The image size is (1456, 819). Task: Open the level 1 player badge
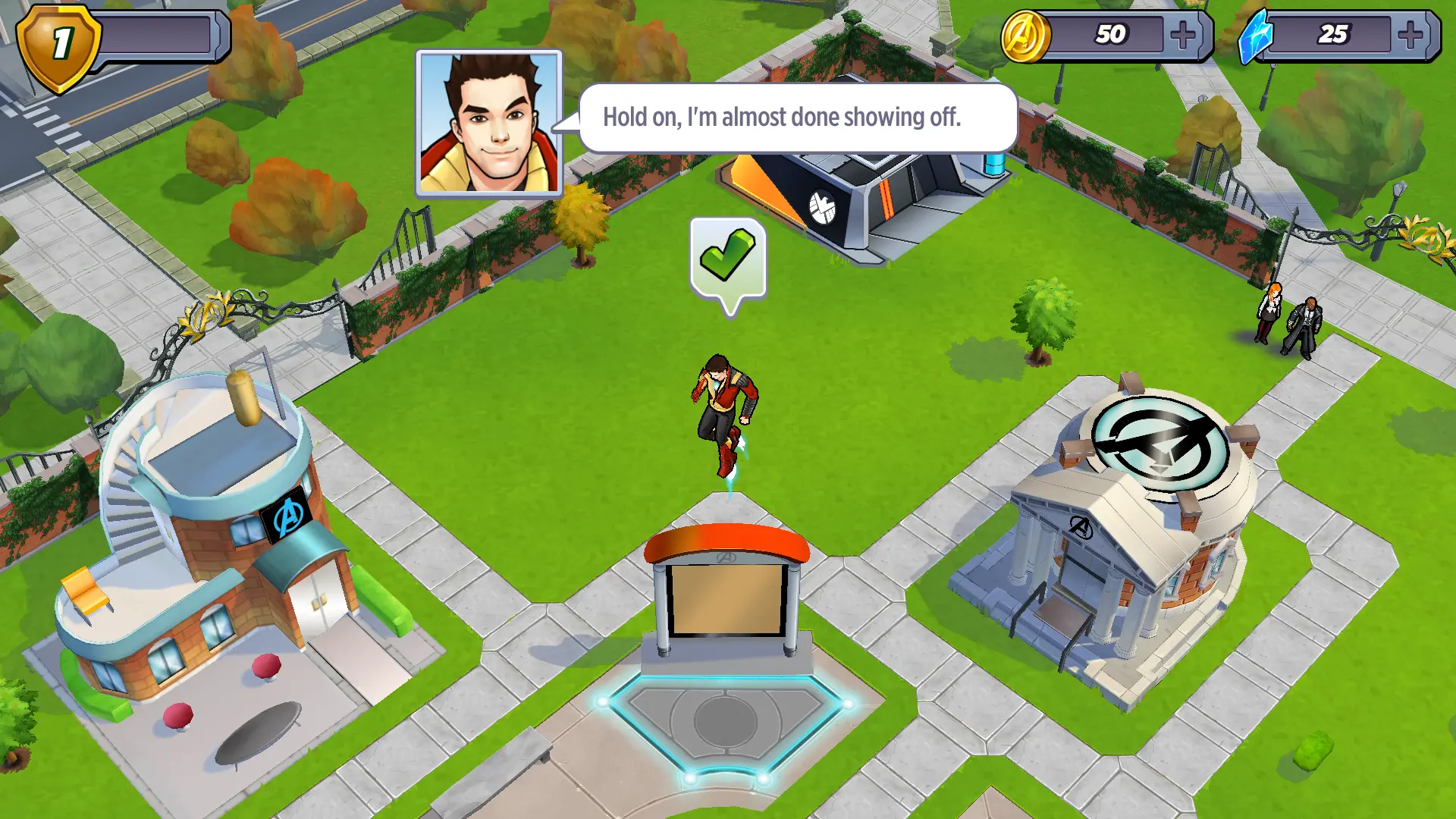[59, 44]
